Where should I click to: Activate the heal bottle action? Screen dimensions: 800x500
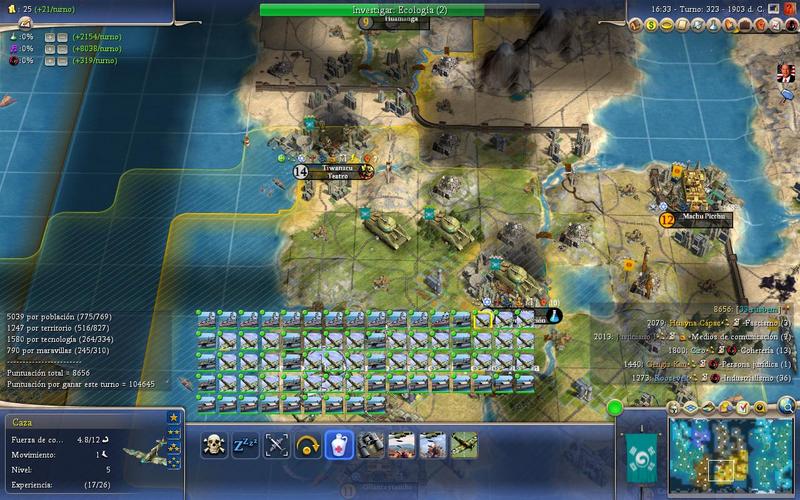click(x=338, y=444)
